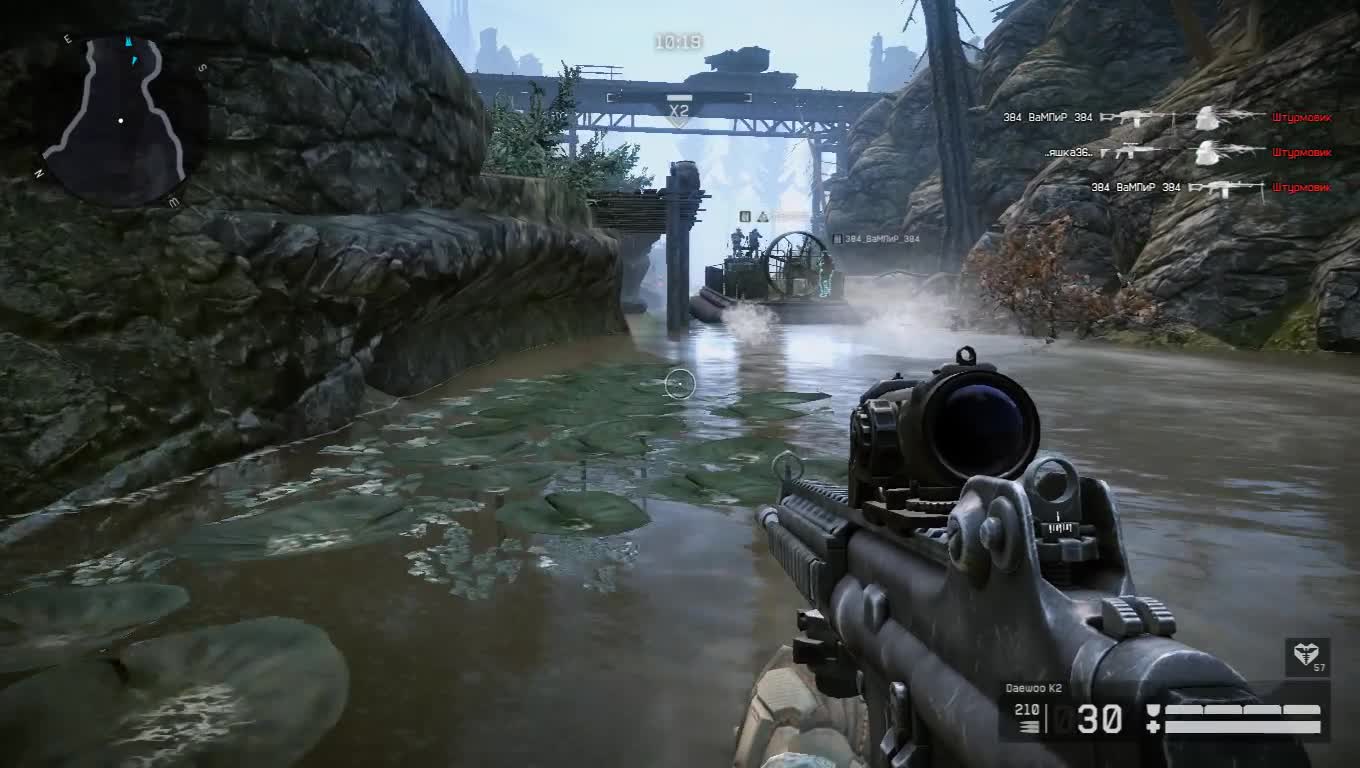Click the Штурмовик class label in the kill feed

1303,117
